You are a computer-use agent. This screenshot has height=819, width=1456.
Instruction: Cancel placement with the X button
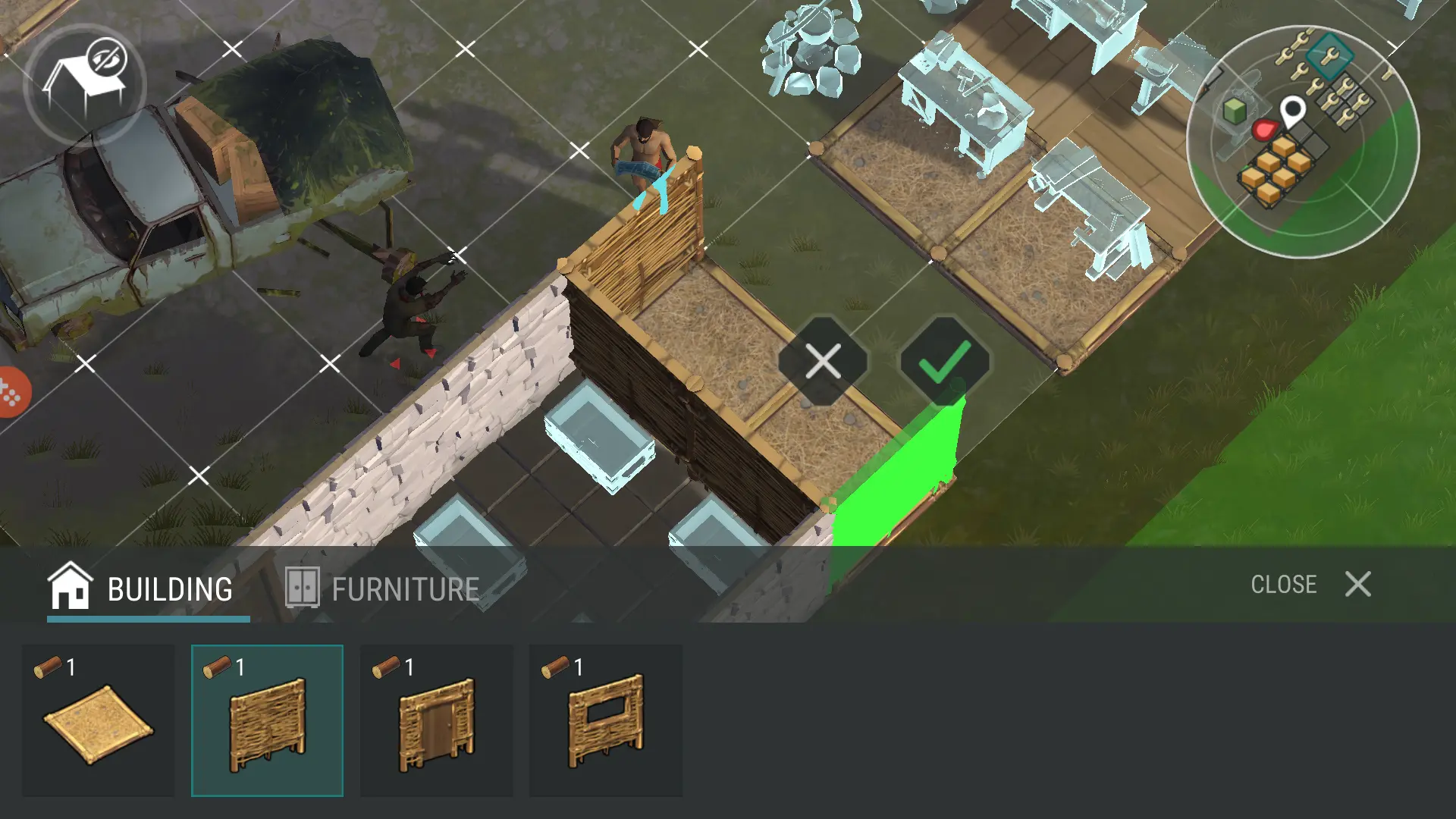tap(823, 361)
